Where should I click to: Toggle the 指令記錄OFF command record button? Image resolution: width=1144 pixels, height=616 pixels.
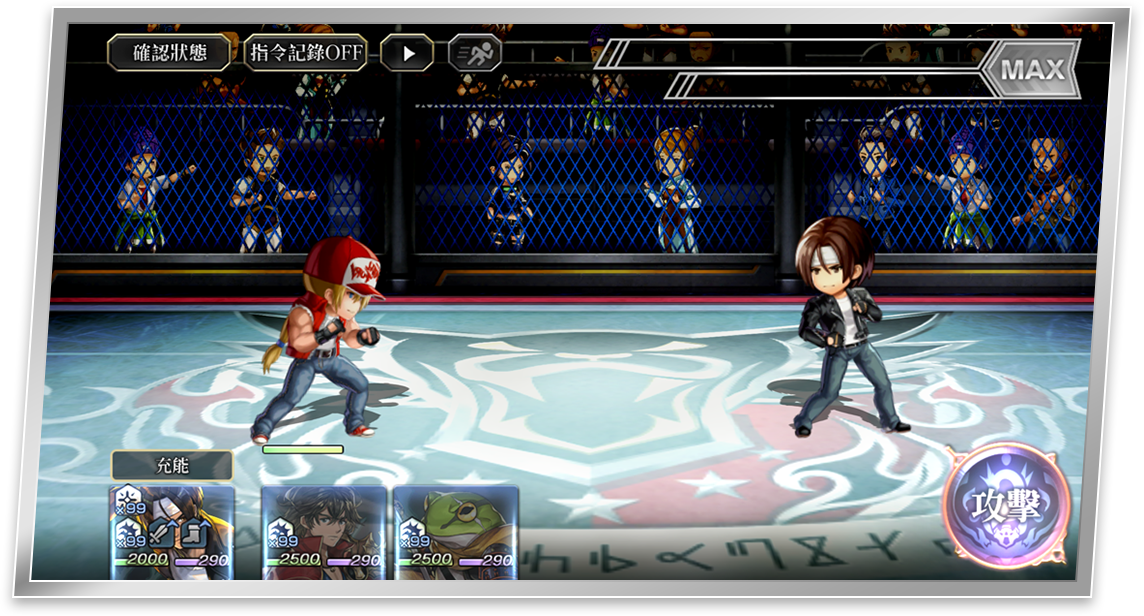305,53
